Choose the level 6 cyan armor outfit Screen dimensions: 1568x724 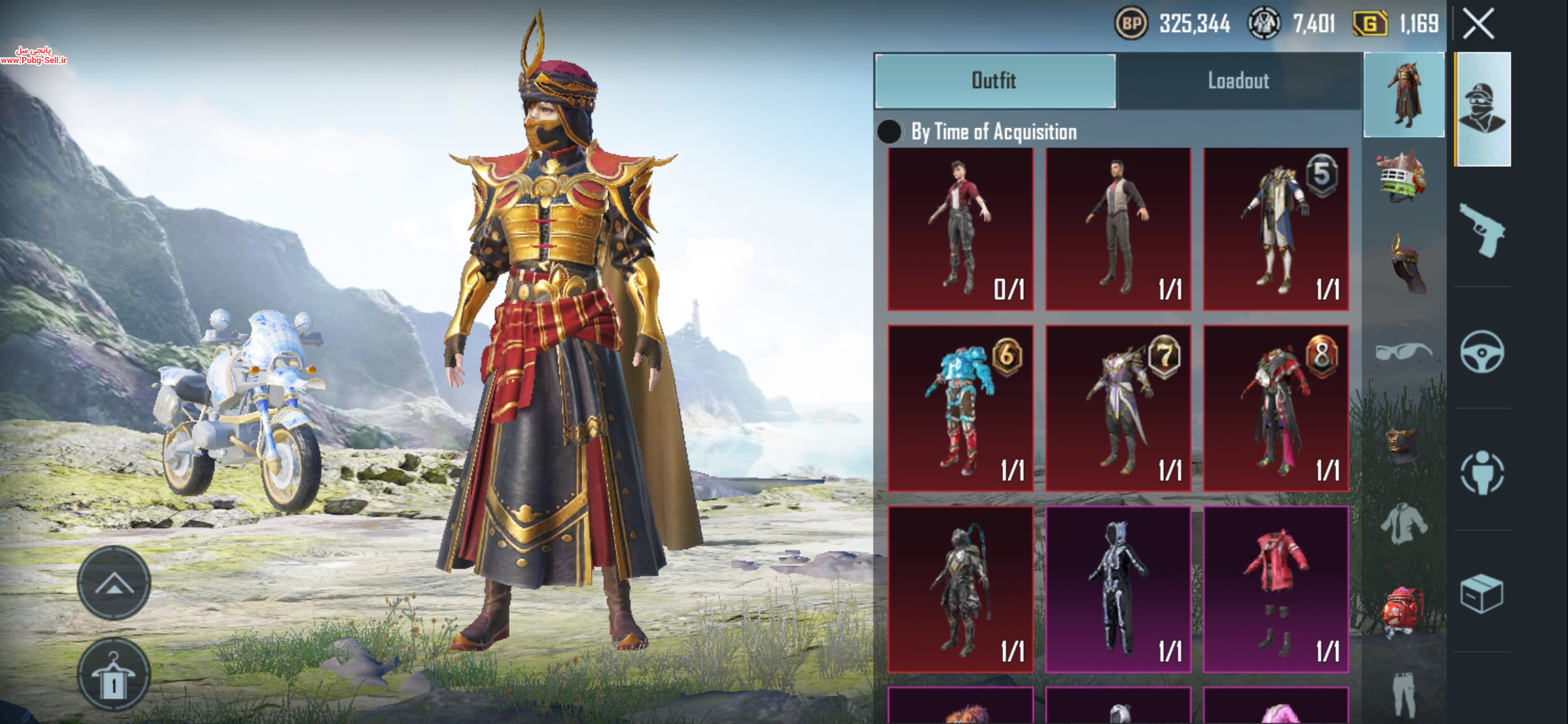pyautogui.click(x=960, y=408)
